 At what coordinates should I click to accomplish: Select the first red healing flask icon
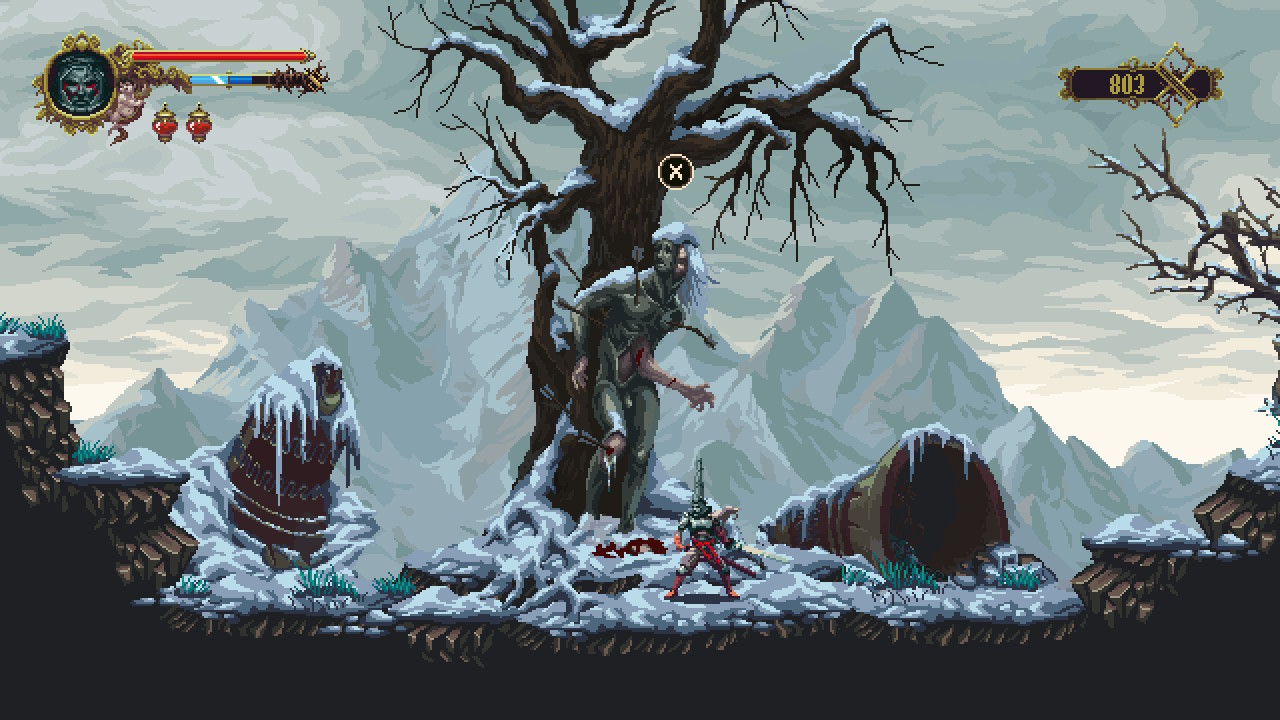165,126
